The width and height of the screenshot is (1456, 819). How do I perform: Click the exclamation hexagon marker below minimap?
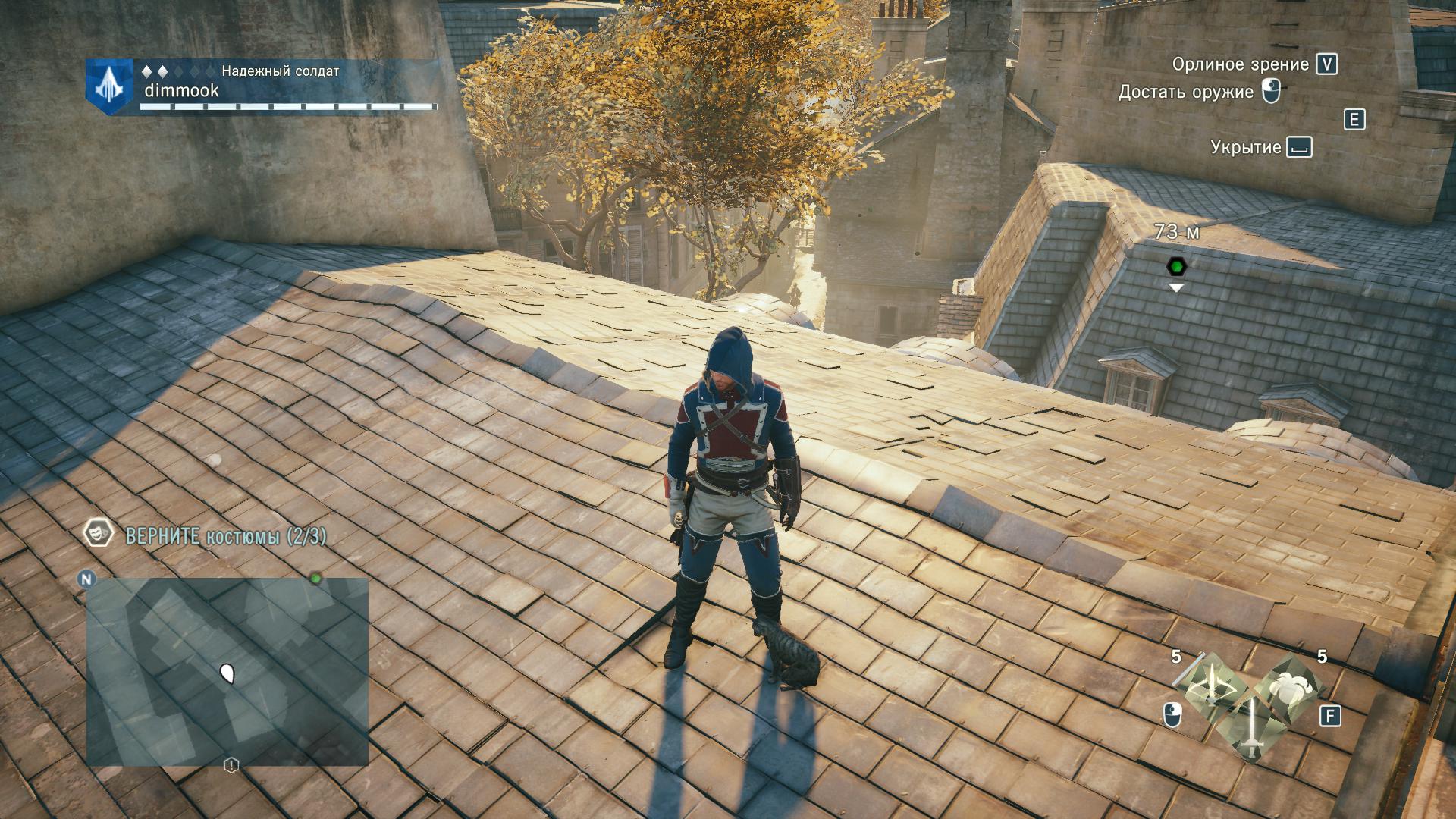[231, 765]
